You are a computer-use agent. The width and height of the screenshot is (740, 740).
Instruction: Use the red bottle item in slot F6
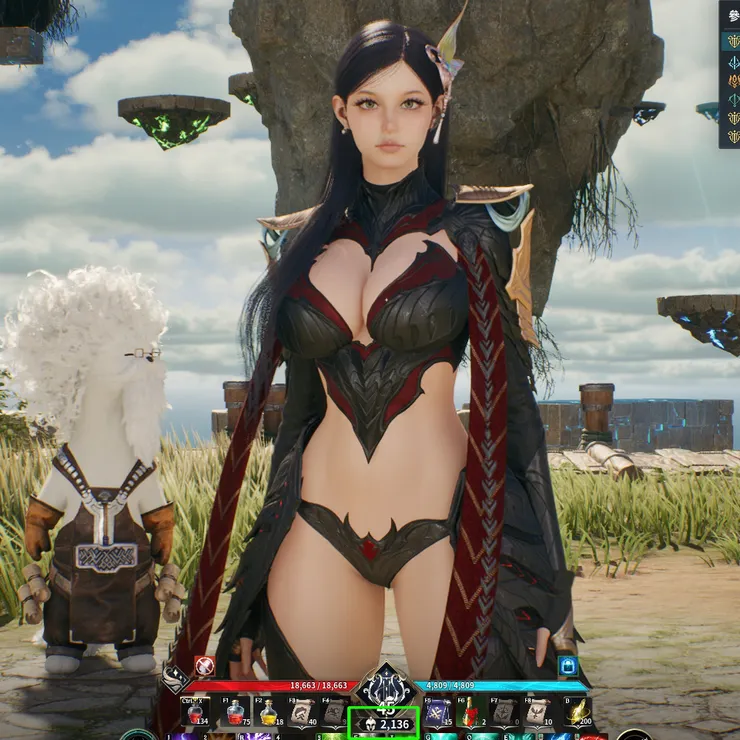coord(470,712)
